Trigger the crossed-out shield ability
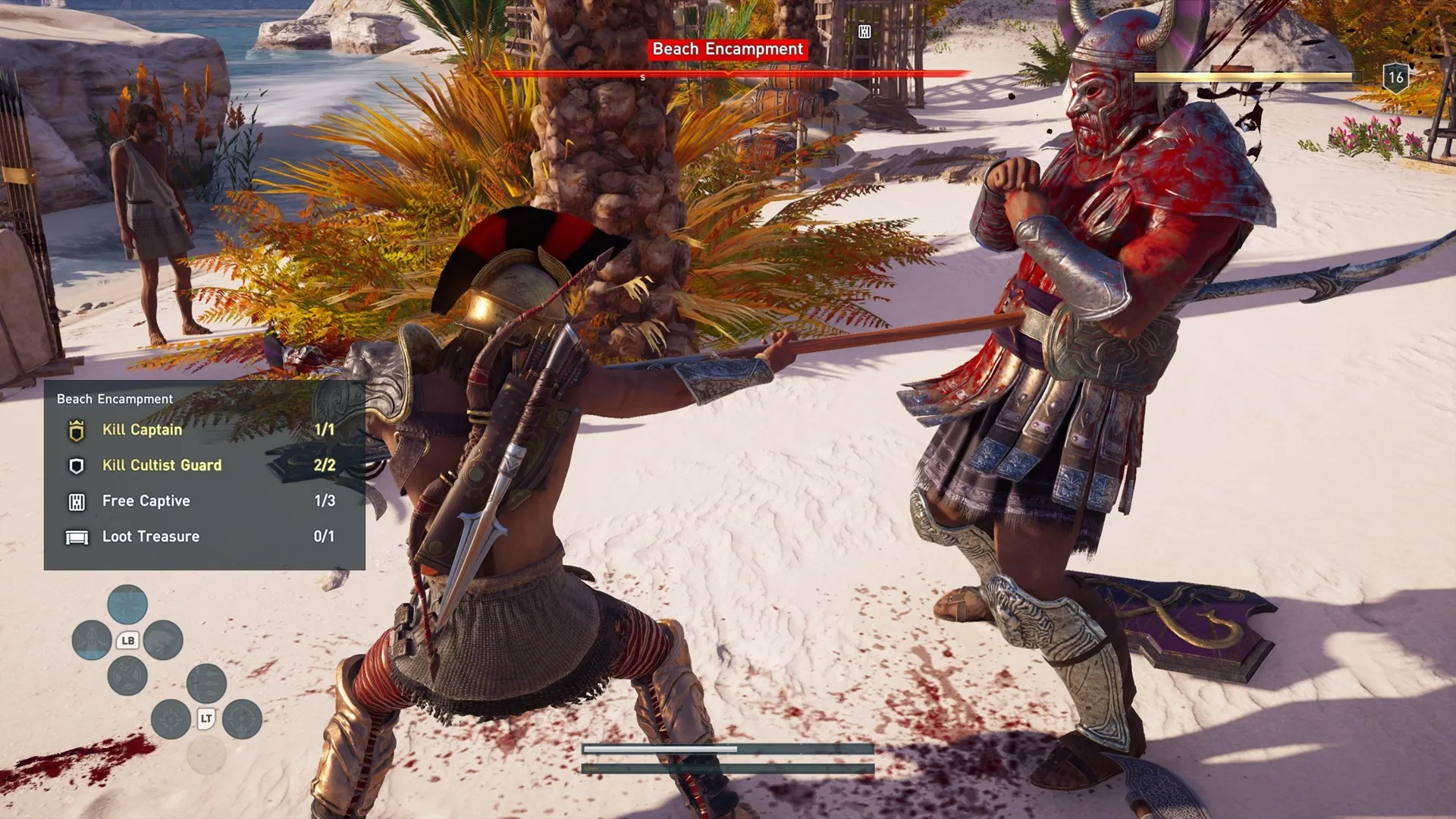 [127, 676]
